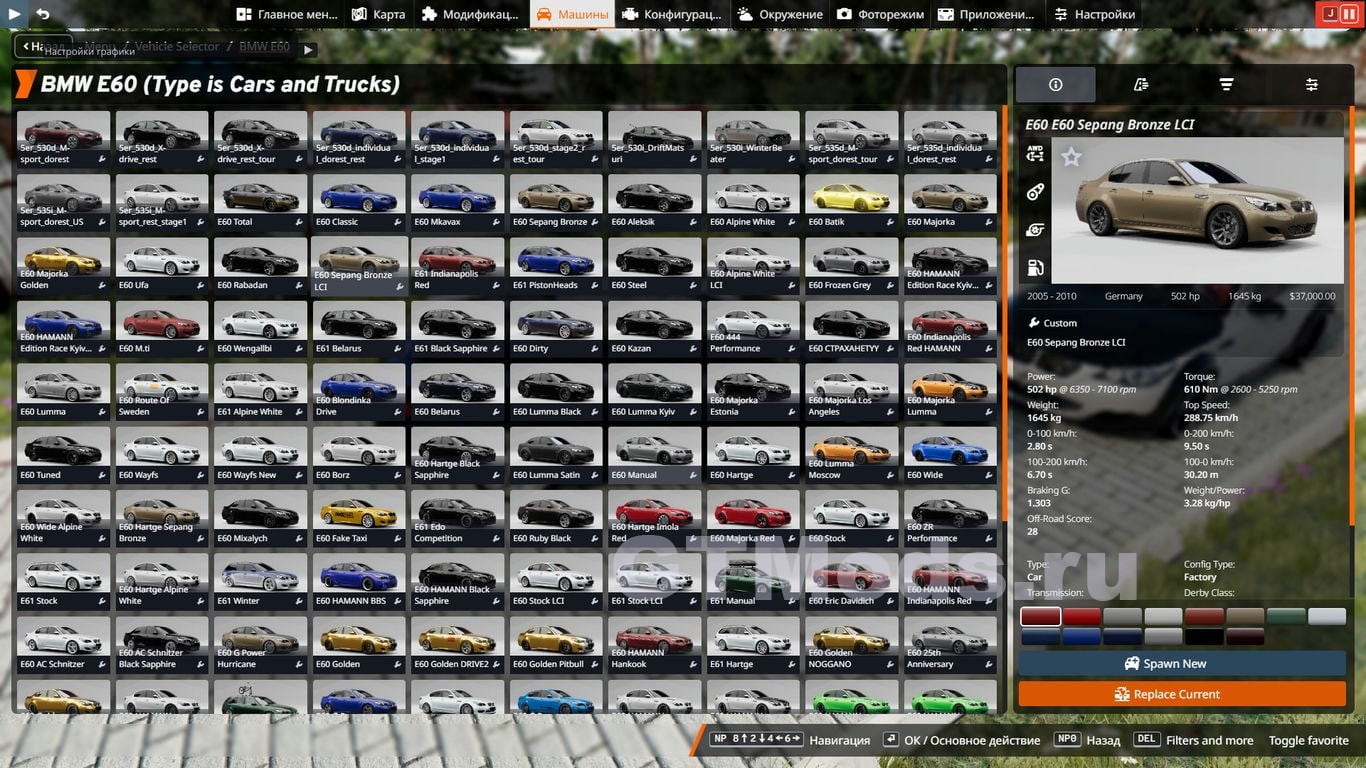Pick the E60 Alpine White thumbnail
Image resolution: width=1366 pixels, height=768 pixels.
coord(752,201)
